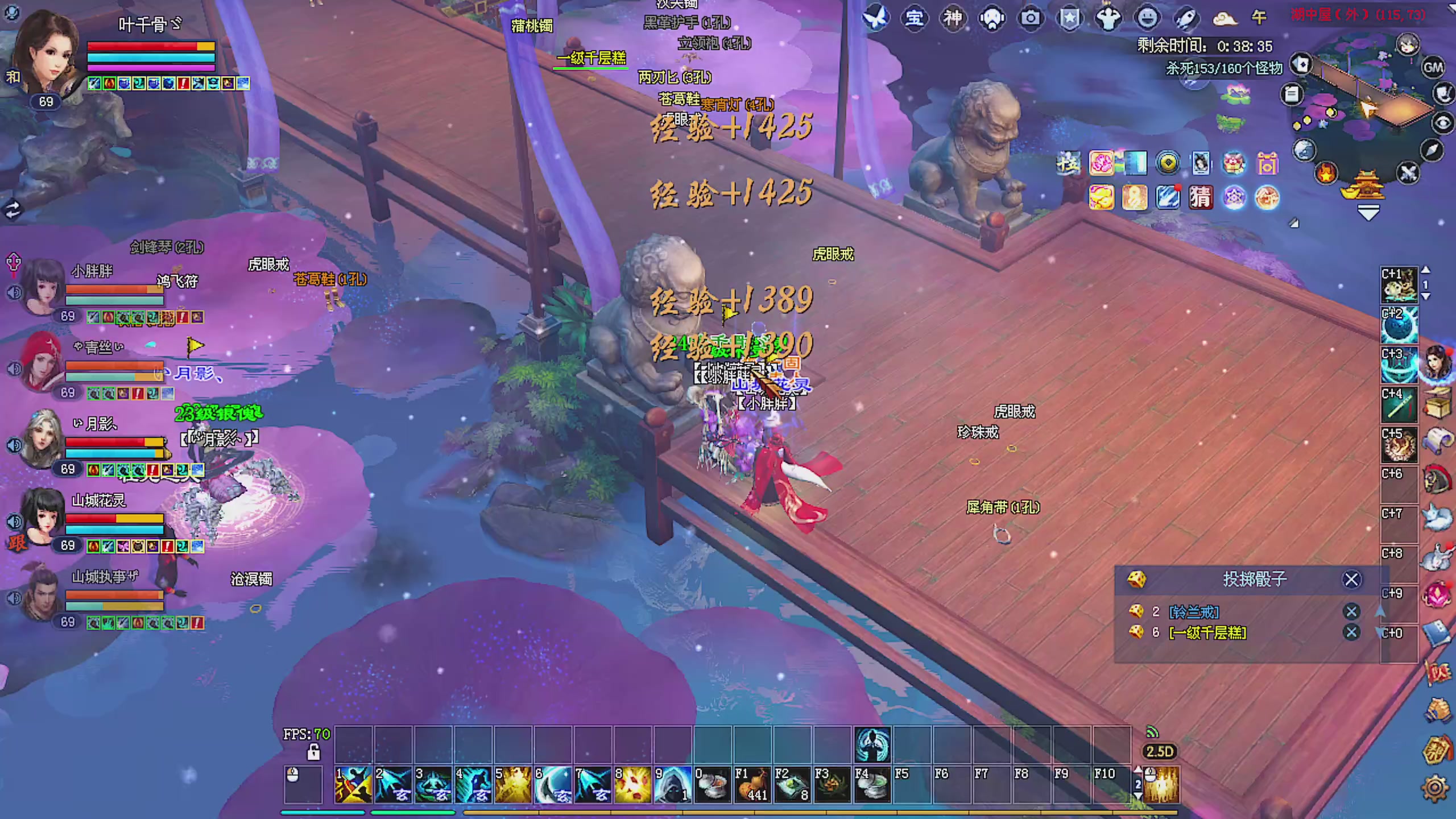Image resolution: width=1456 pixels, height=819 pixels.
Task: Dismiss the 铃兰戒 dice roll entry
Action: pos(1351,611)
